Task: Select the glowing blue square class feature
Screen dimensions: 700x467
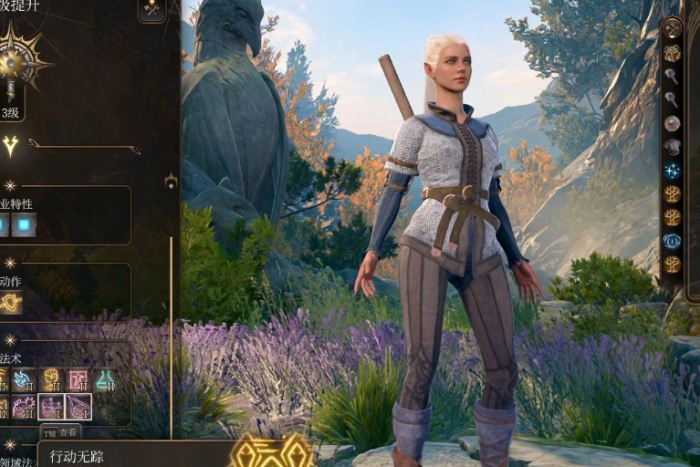Action: [x=24, y=225]
